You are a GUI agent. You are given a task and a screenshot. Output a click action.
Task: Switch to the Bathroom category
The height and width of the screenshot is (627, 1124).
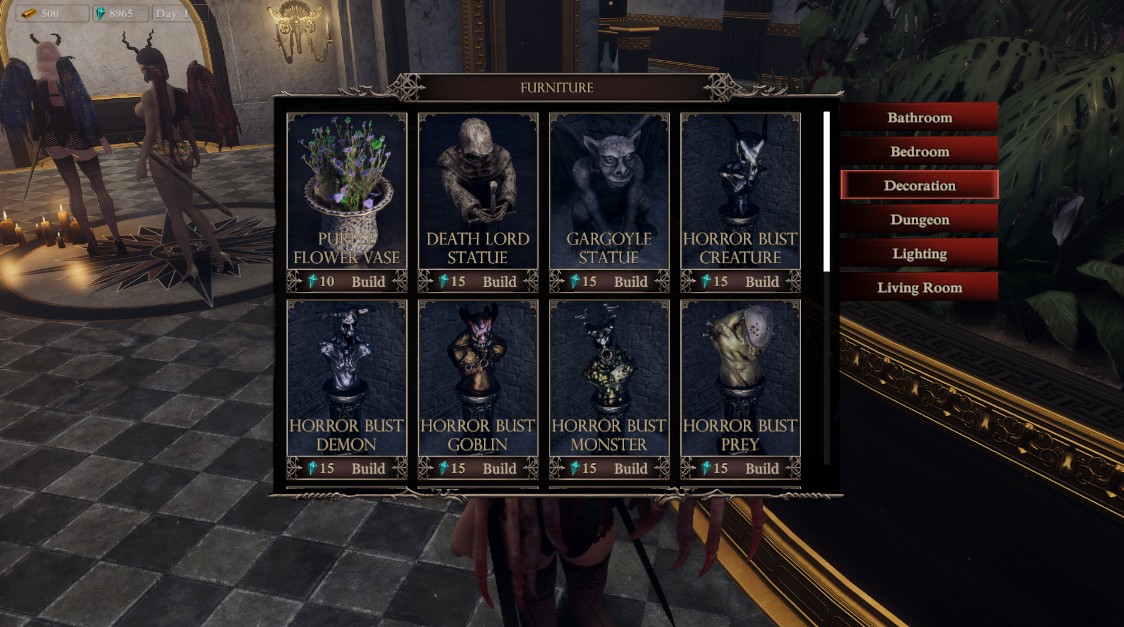[919, 117]
